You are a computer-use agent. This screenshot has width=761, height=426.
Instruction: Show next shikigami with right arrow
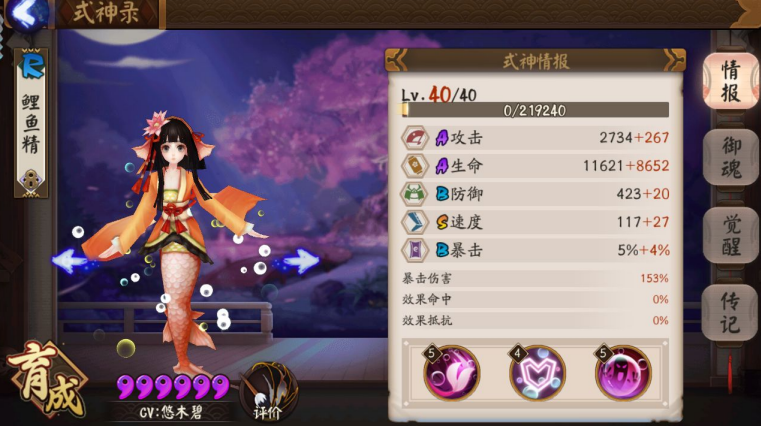(298, 262)
